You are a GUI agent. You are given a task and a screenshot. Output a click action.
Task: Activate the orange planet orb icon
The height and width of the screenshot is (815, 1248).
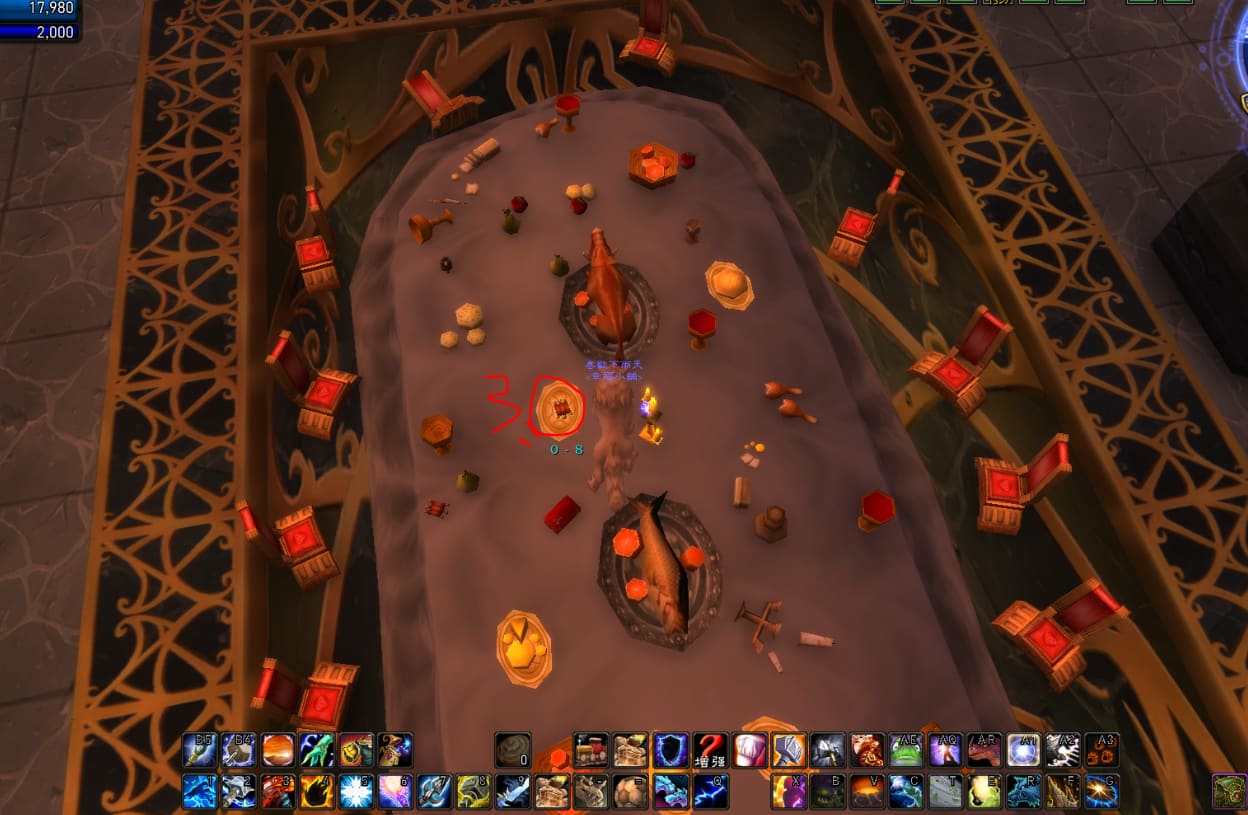pyautogui.click(x=278, y=750)
